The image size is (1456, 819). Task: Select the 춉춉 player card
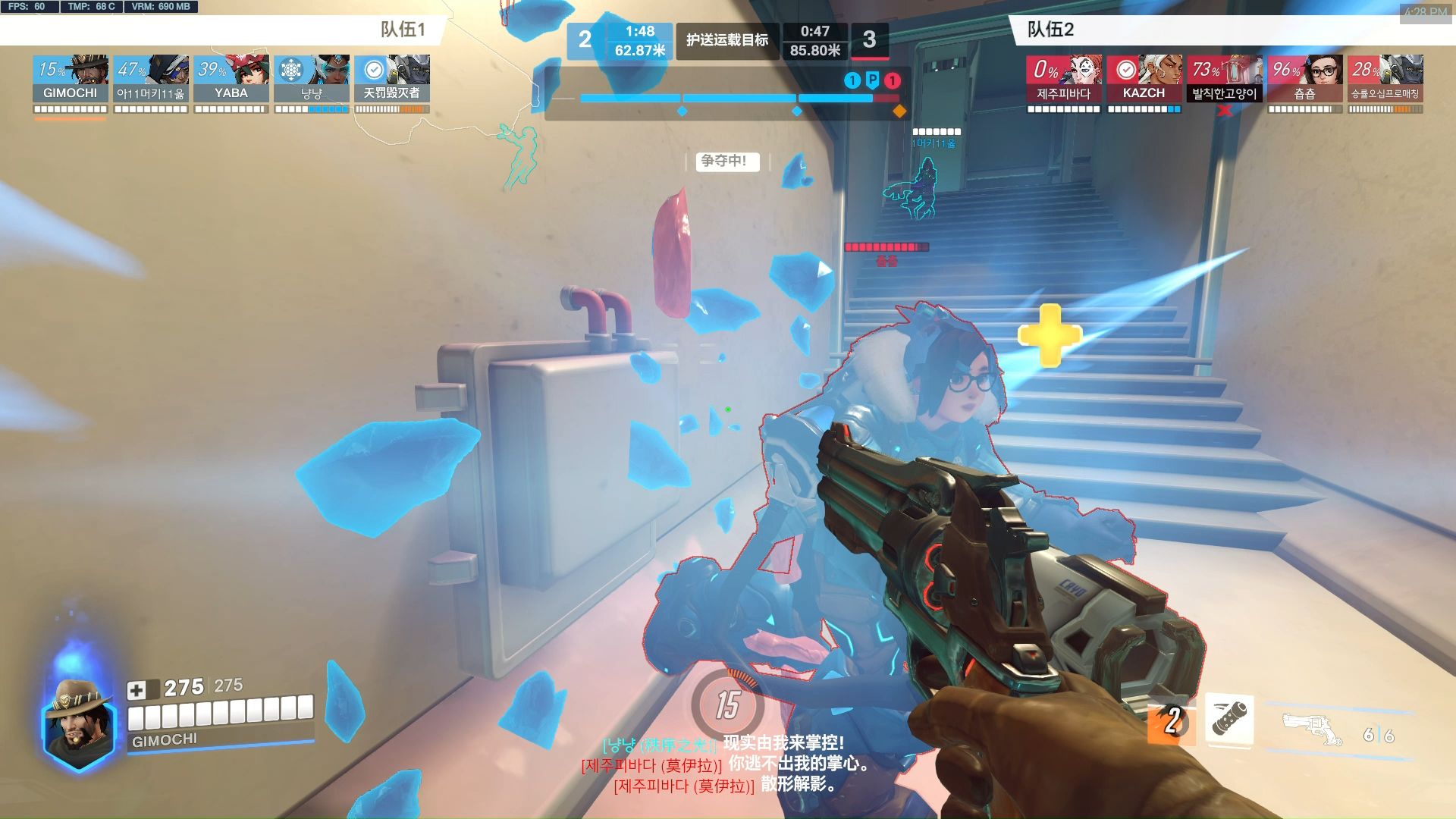pyautogui.click(x=1304, y=79)
